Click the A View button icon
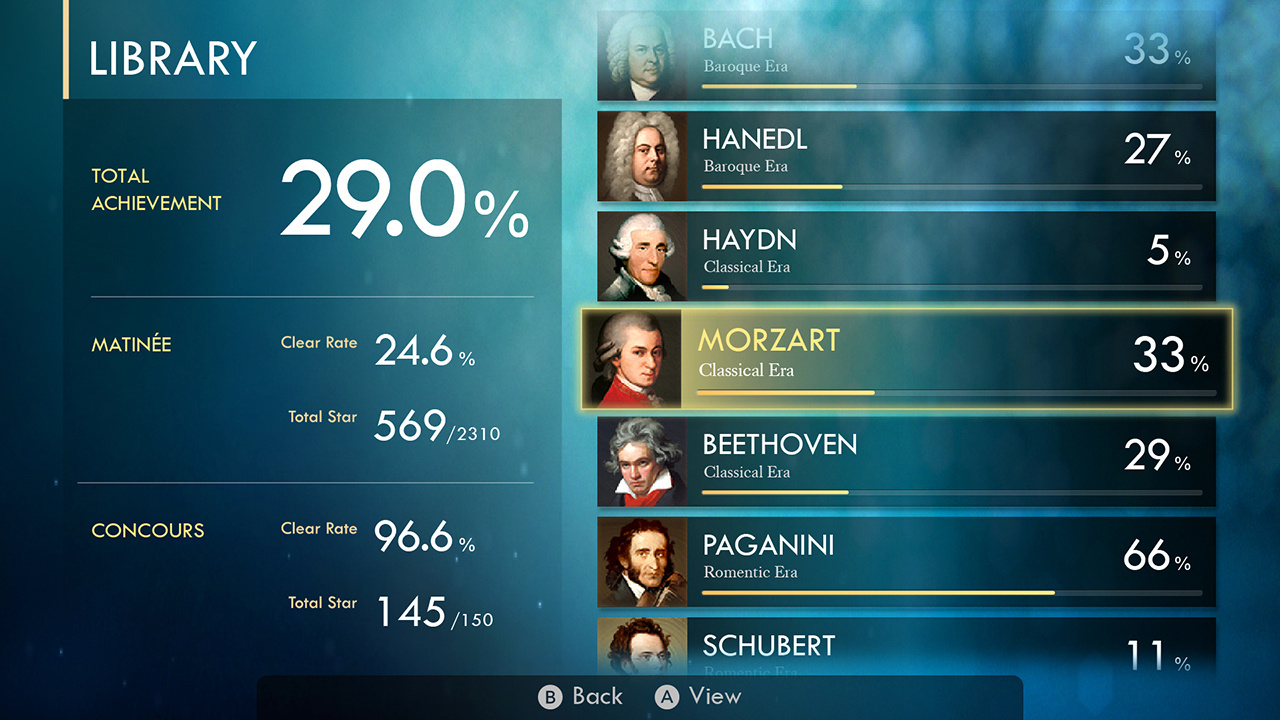The image size is (1280, 720). tap(666, 697)
